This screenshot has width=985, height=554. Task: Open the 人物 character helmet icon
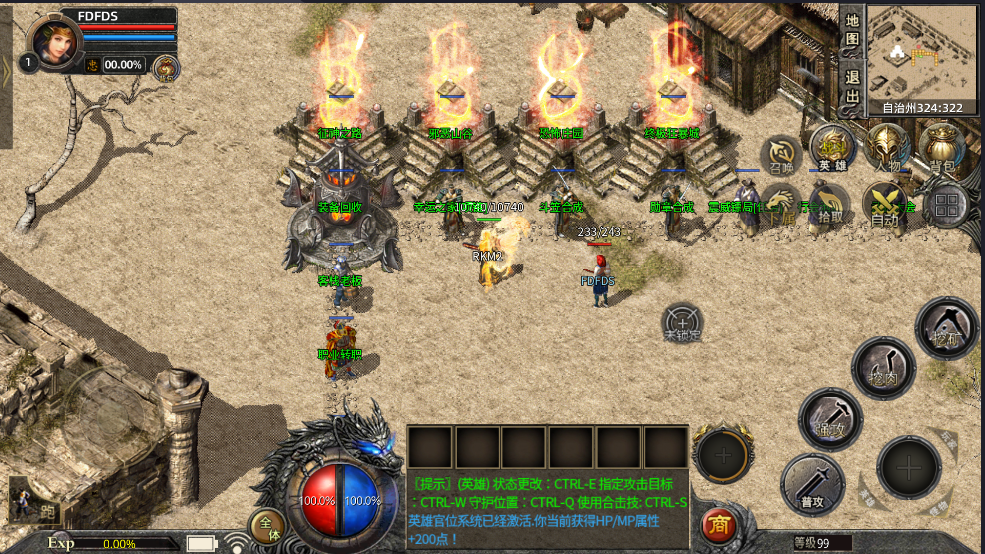click(x=887, y=150)
